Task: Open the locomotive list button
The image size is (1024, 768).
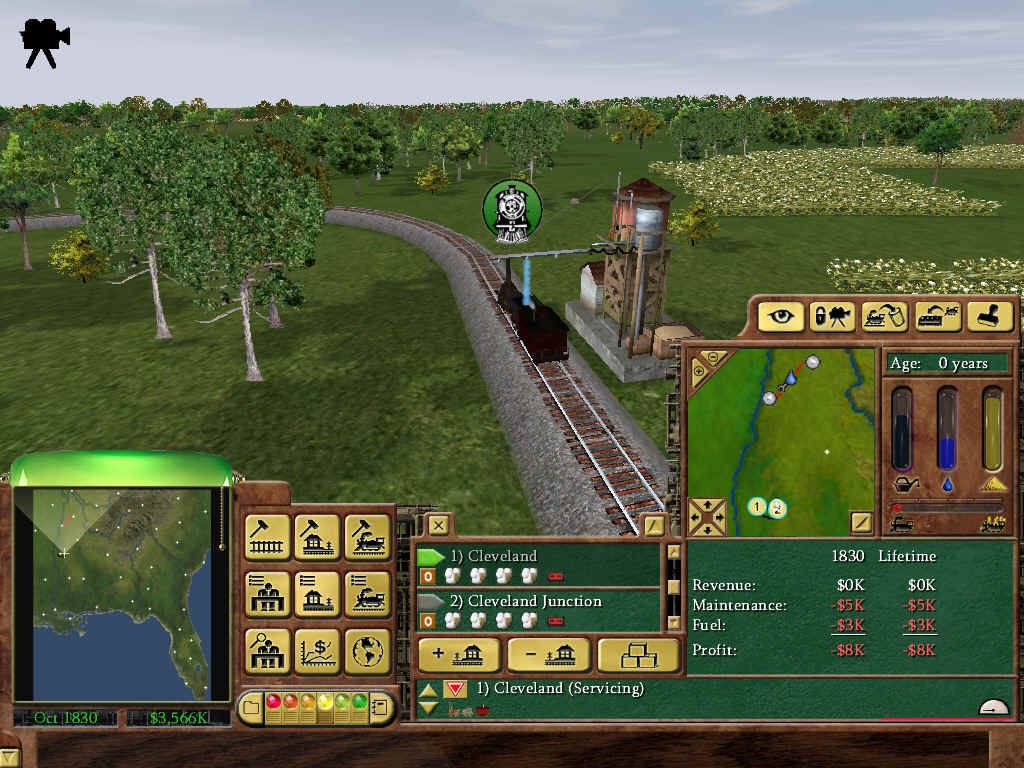Action: (x=367, y=594)
